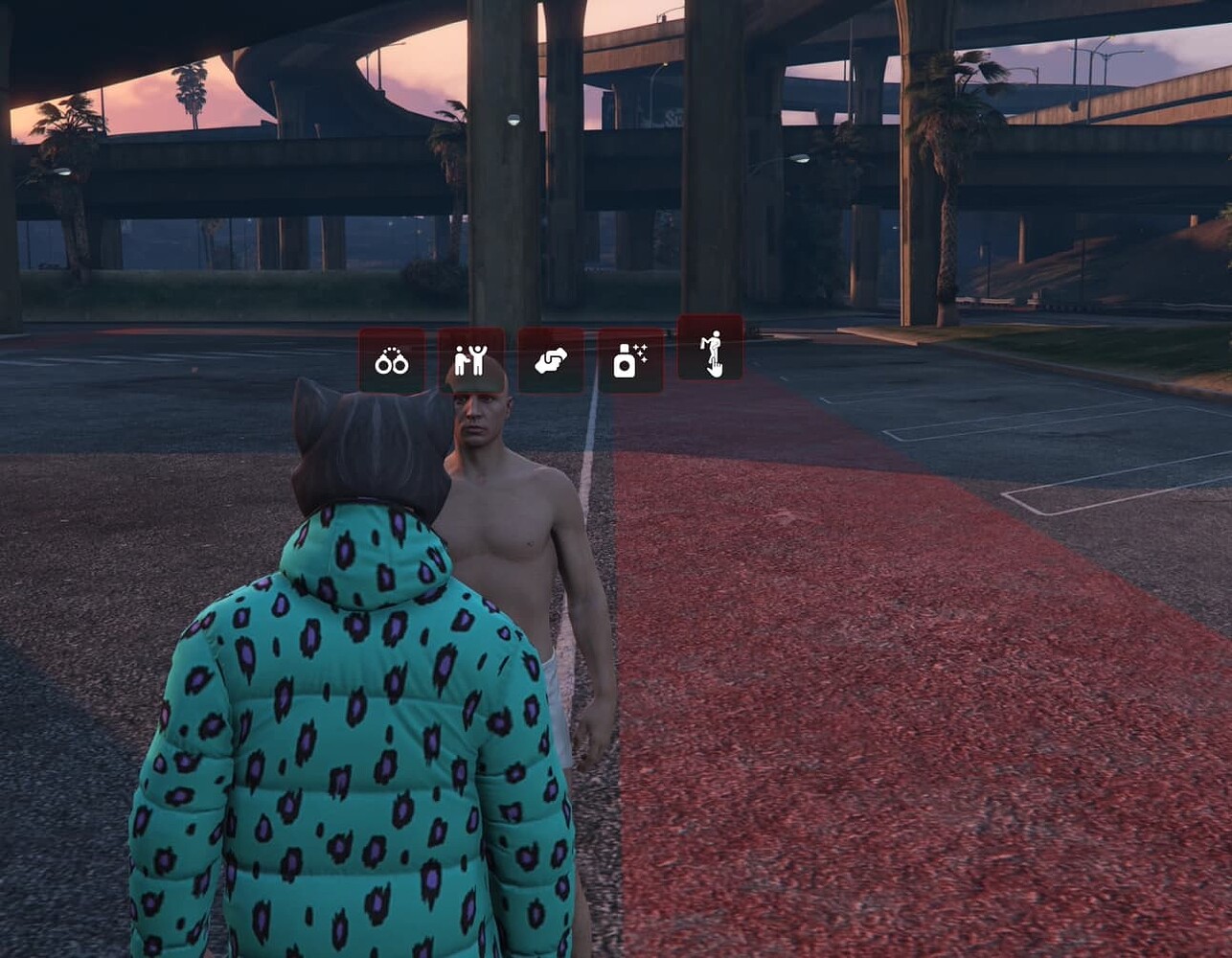The width and height of the screenshot is (1232, 958).
Task: Toggle the hostage hands-up action on
Action: (472, 359)
